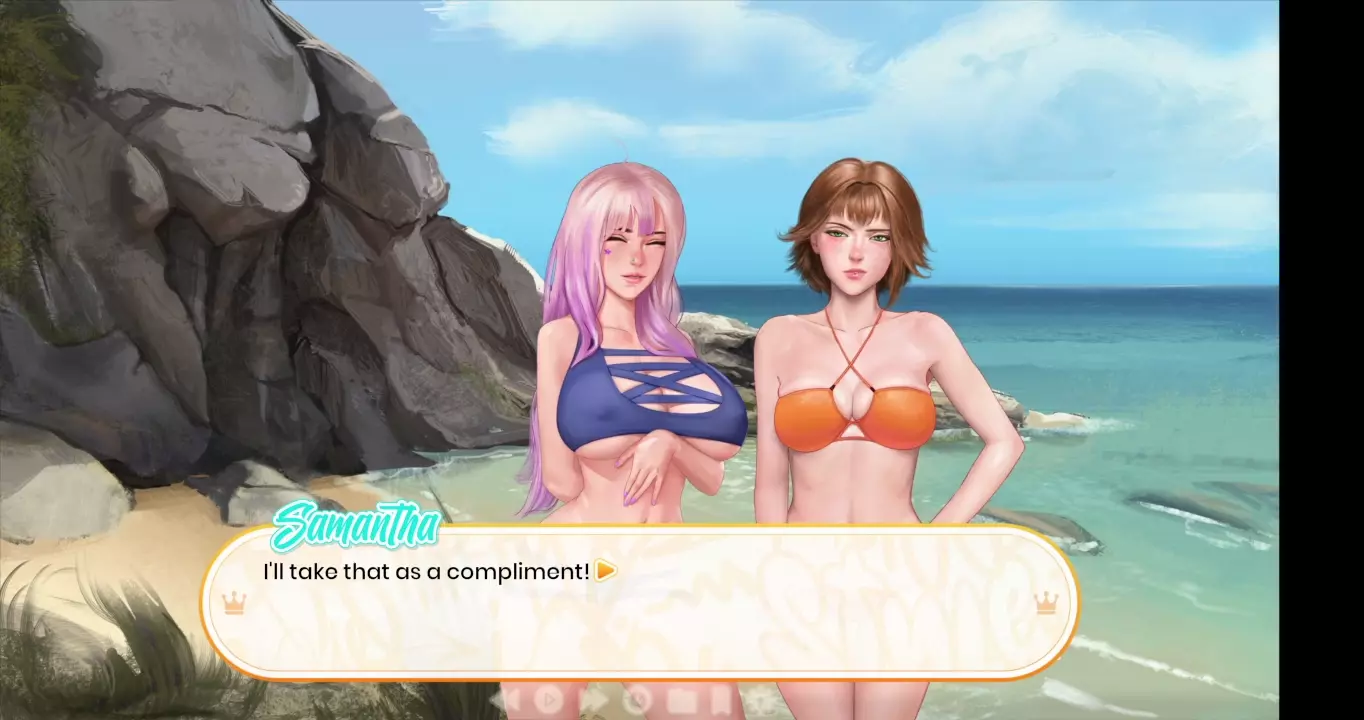Open the save folder icon
Screen dimensions: 1364x720
tap(681, 699)
